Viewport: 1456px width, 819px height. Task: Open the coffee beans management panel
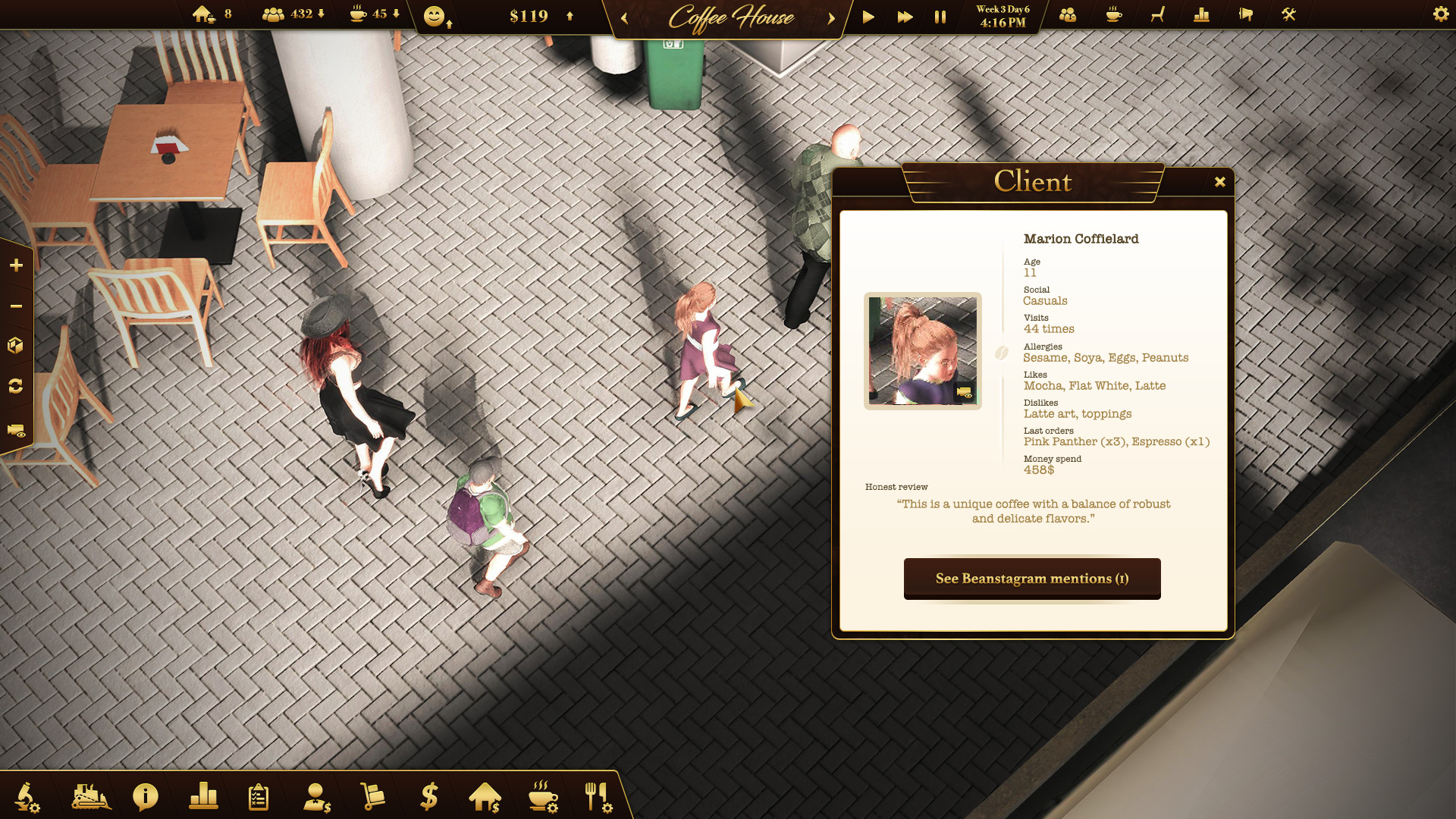[1112, 14]
